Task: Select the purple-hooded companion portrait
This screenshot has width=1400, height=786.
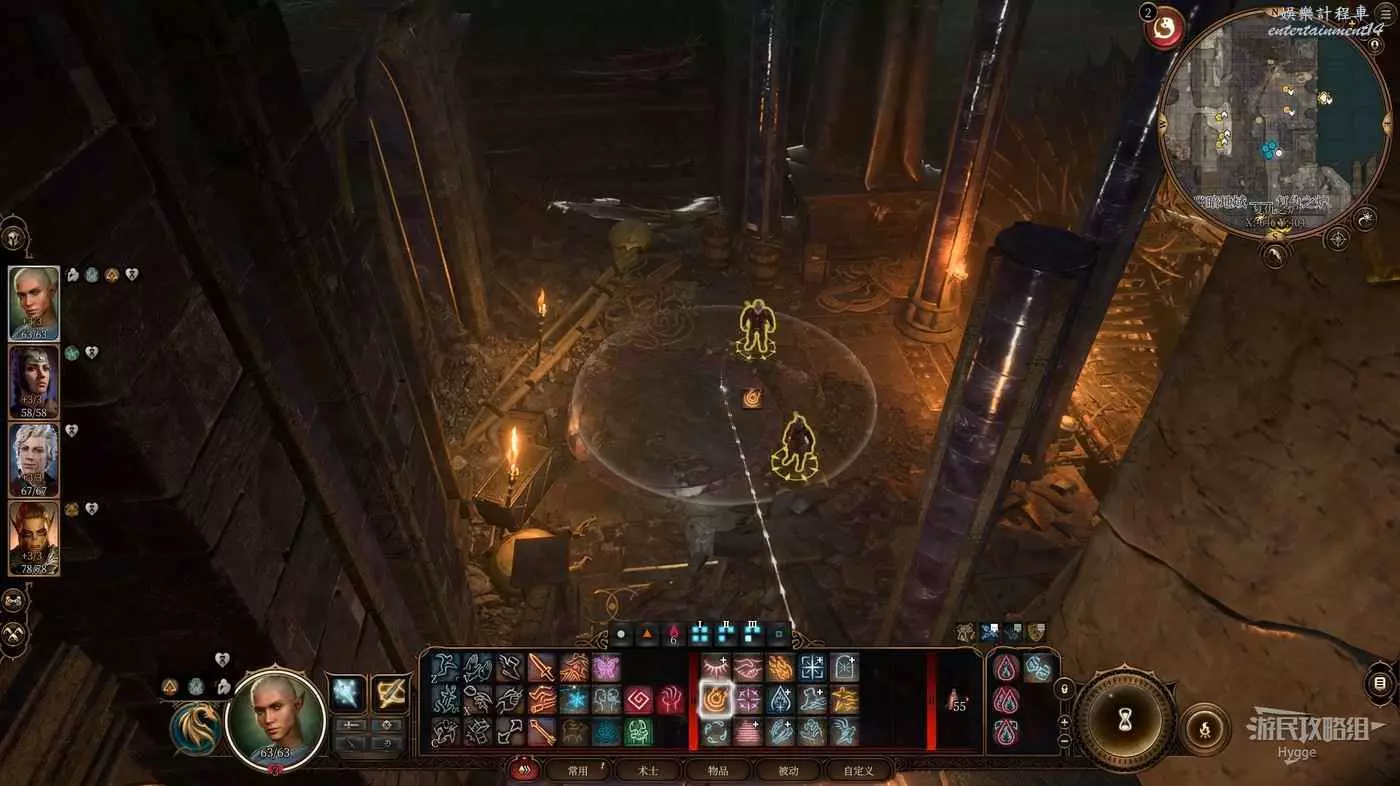Action: tap(34, 381)
